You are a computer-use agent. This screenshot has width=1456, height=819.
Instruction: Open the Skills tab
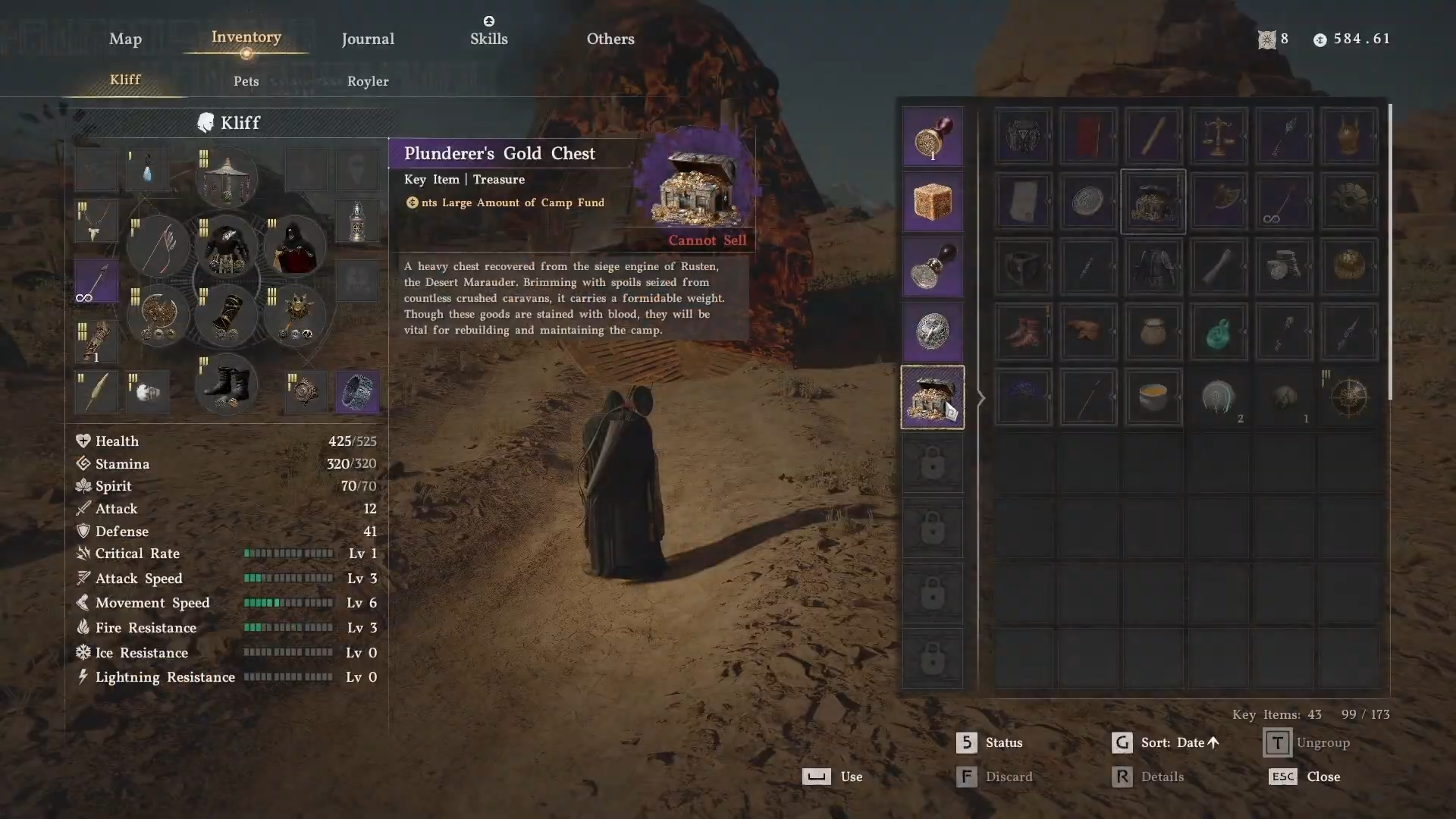click(x=488, y=39)
